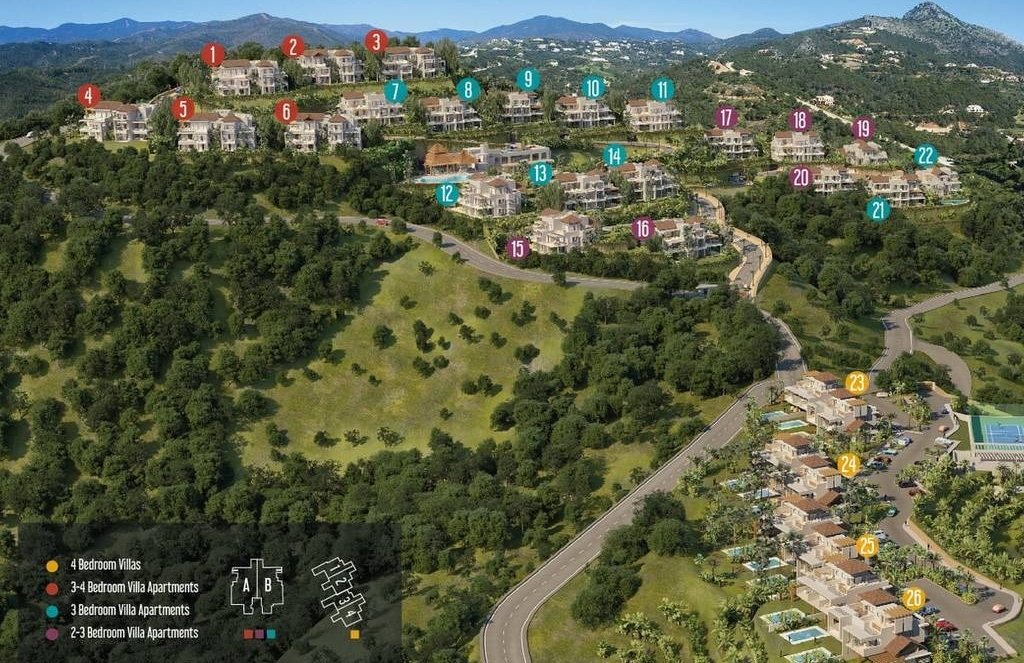Select yellow villa marker 23
The width and height of the screenshot is (1024, 663).
point(856,382)
